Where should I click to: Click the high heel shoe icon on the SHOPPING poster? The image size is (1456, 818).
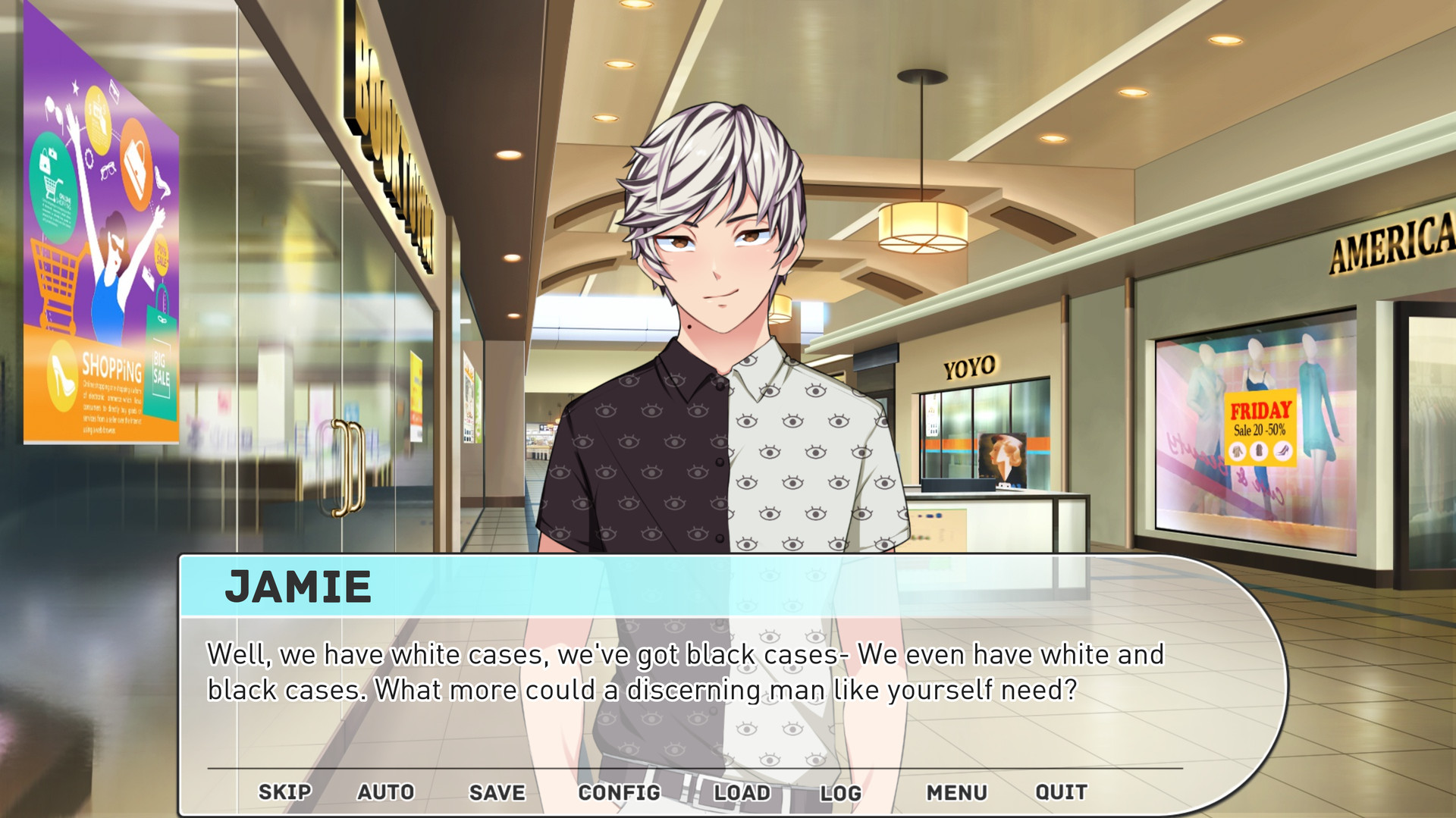(x=63, y=377)
